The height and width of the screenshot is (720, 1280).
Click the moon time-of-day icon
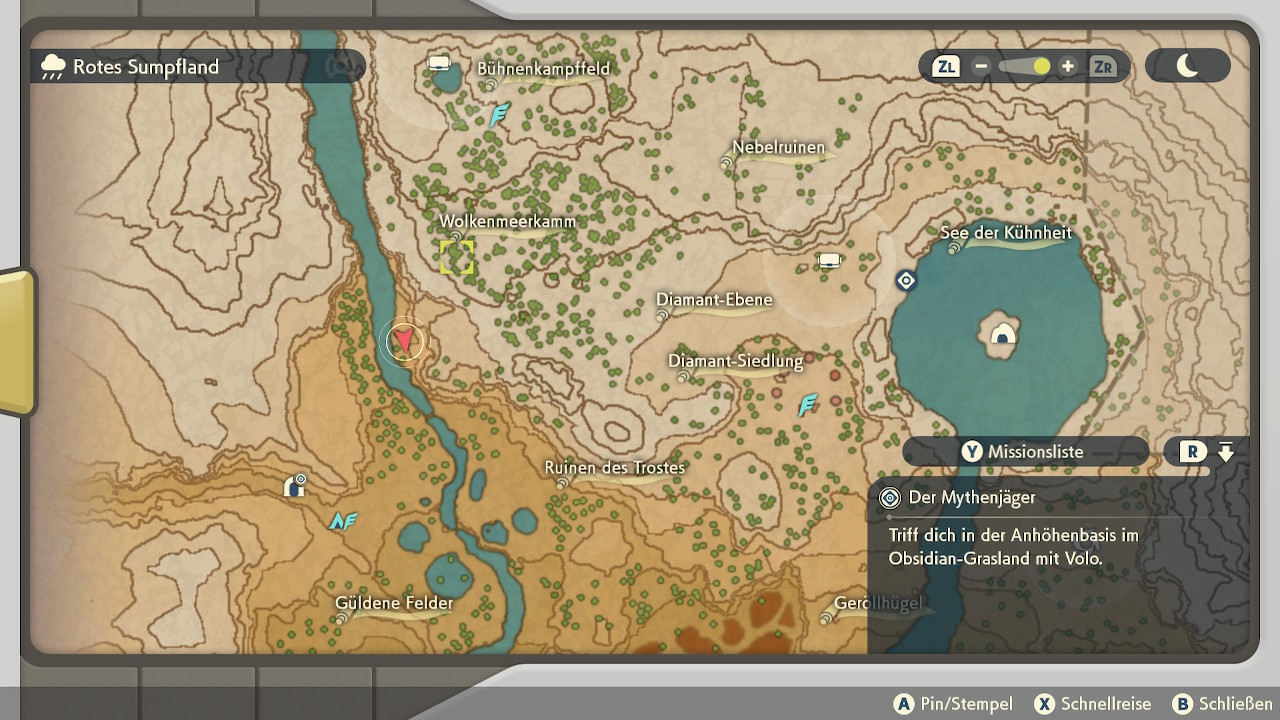pos(1187,66)
